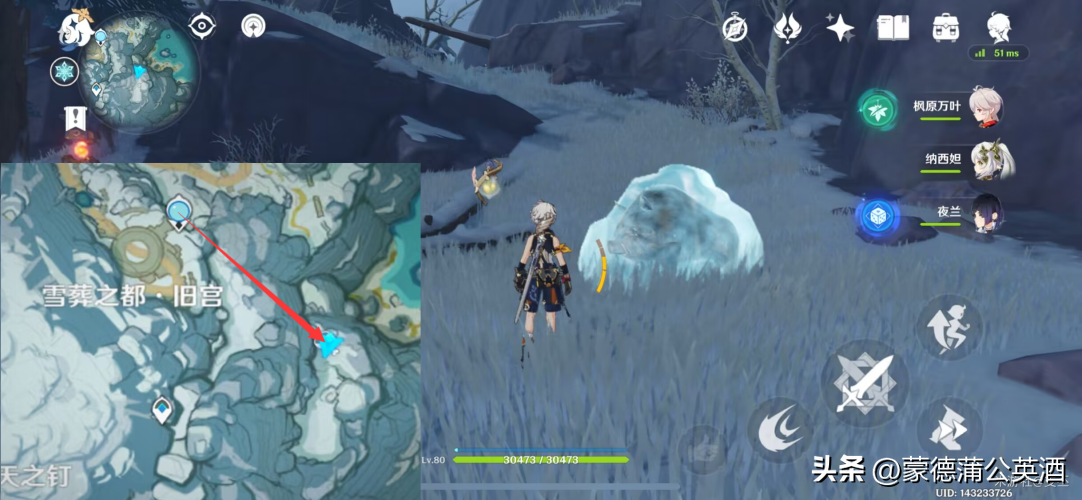Open the circular minimap
The width and height of the screenshot is (1082, 500).
(140, 70)
